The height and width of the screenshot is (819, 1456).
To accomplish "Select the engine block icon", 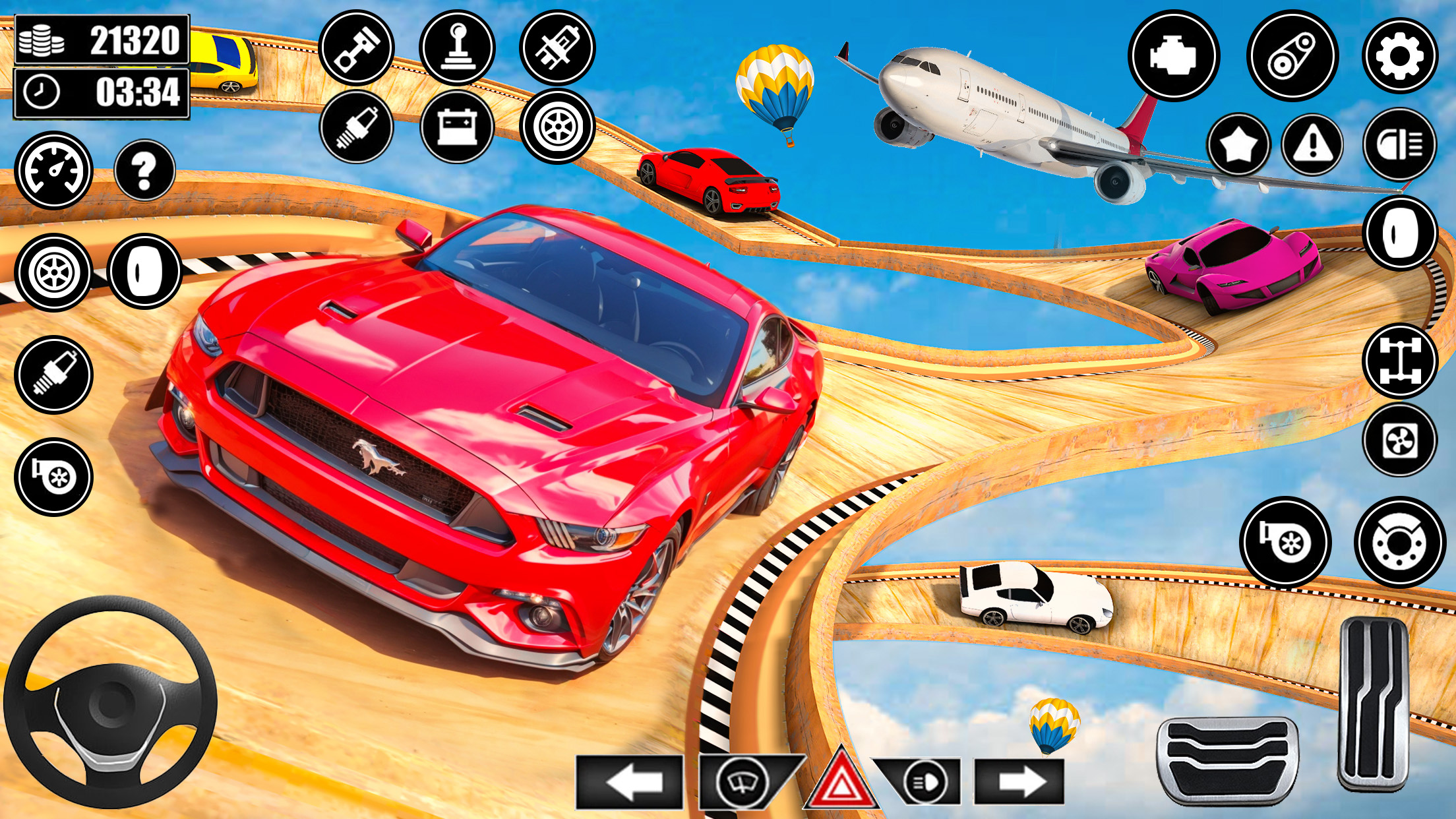I will coord(1174,55).
